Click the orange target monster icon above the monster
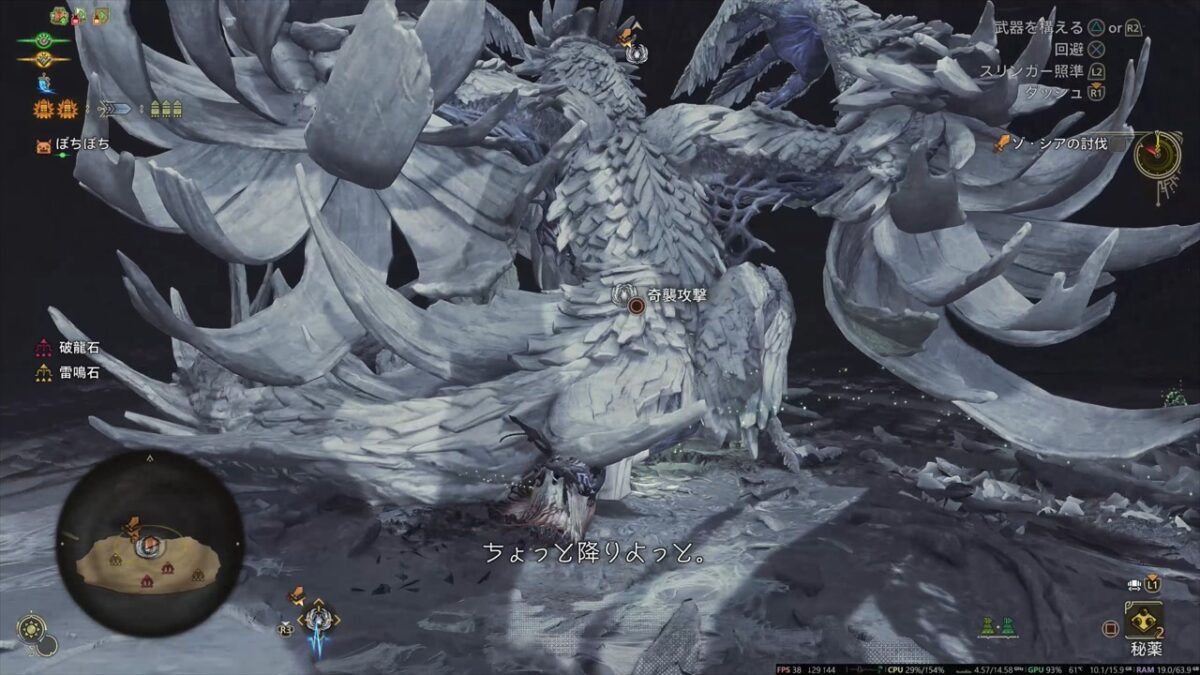Screen dimensions: 1200x675 coord(627,35)
